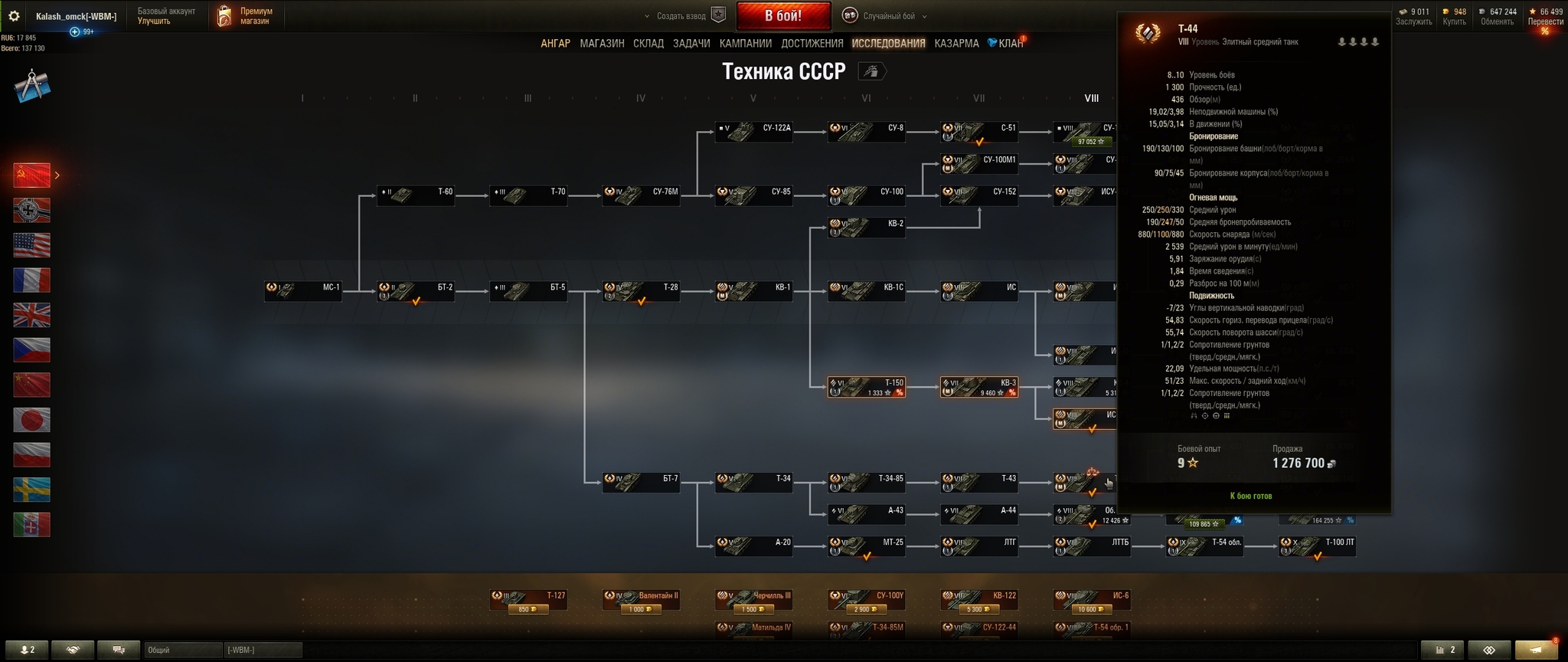The width and height of the screenshot is (1568, 662).
Task: Select the Т-34-85 tank node
Action: [x=866, y=482]
